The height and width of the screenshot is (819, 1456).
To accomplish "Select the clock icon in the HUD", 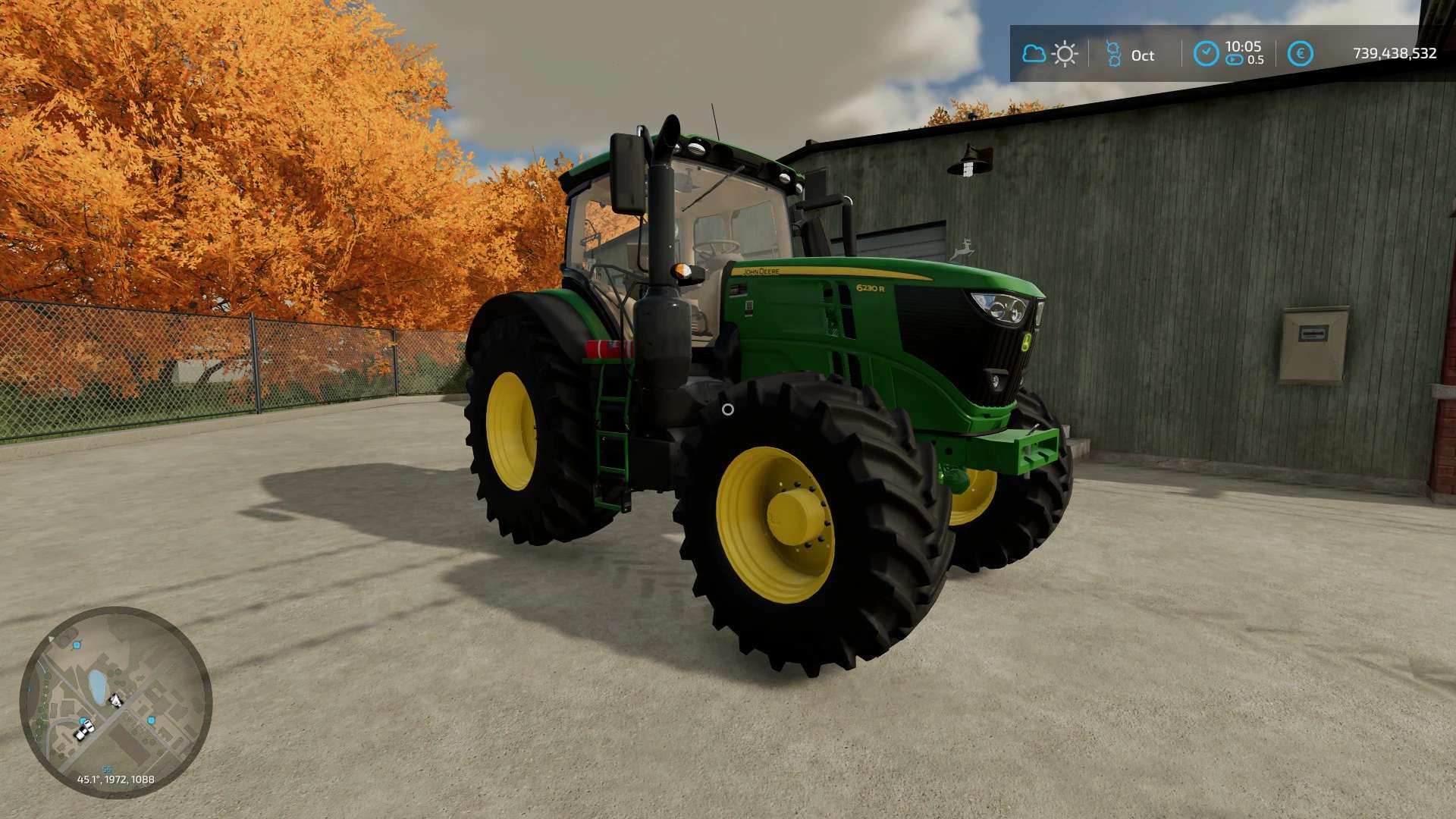I will pos(1206,54).
